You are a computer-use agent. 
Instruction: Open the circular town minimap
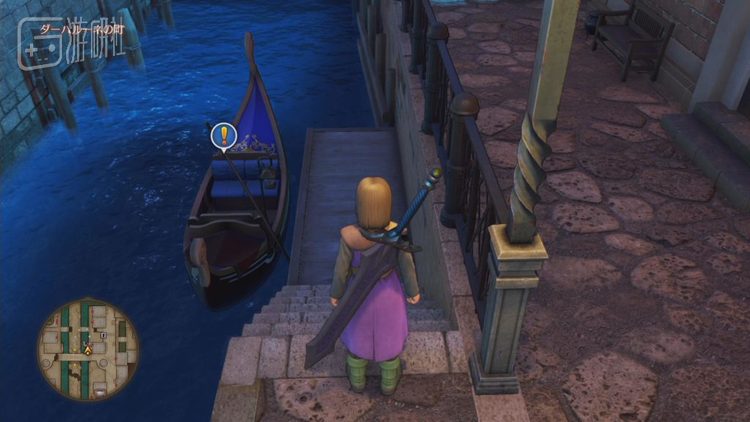coord(88,349)
